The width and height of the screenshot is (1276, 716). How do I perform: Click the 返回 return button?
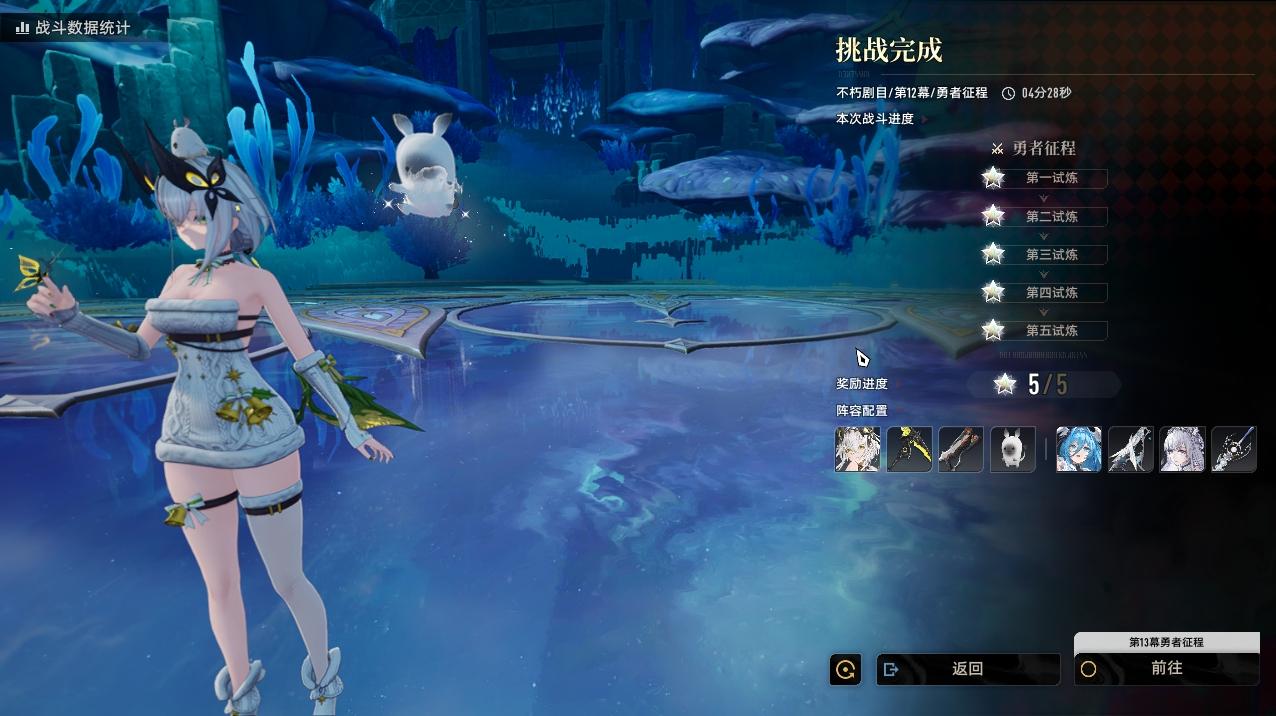pyautogui.click(x=967, y=669)
